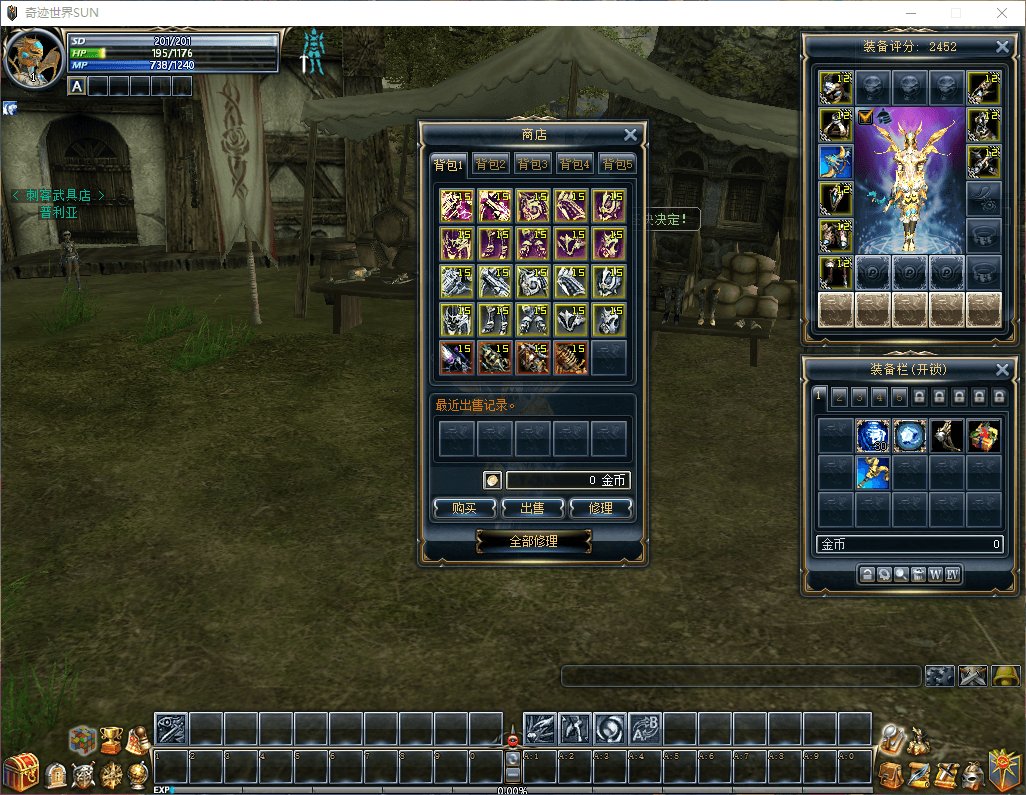Select the colorful cube item in inventory

[984, 435]
